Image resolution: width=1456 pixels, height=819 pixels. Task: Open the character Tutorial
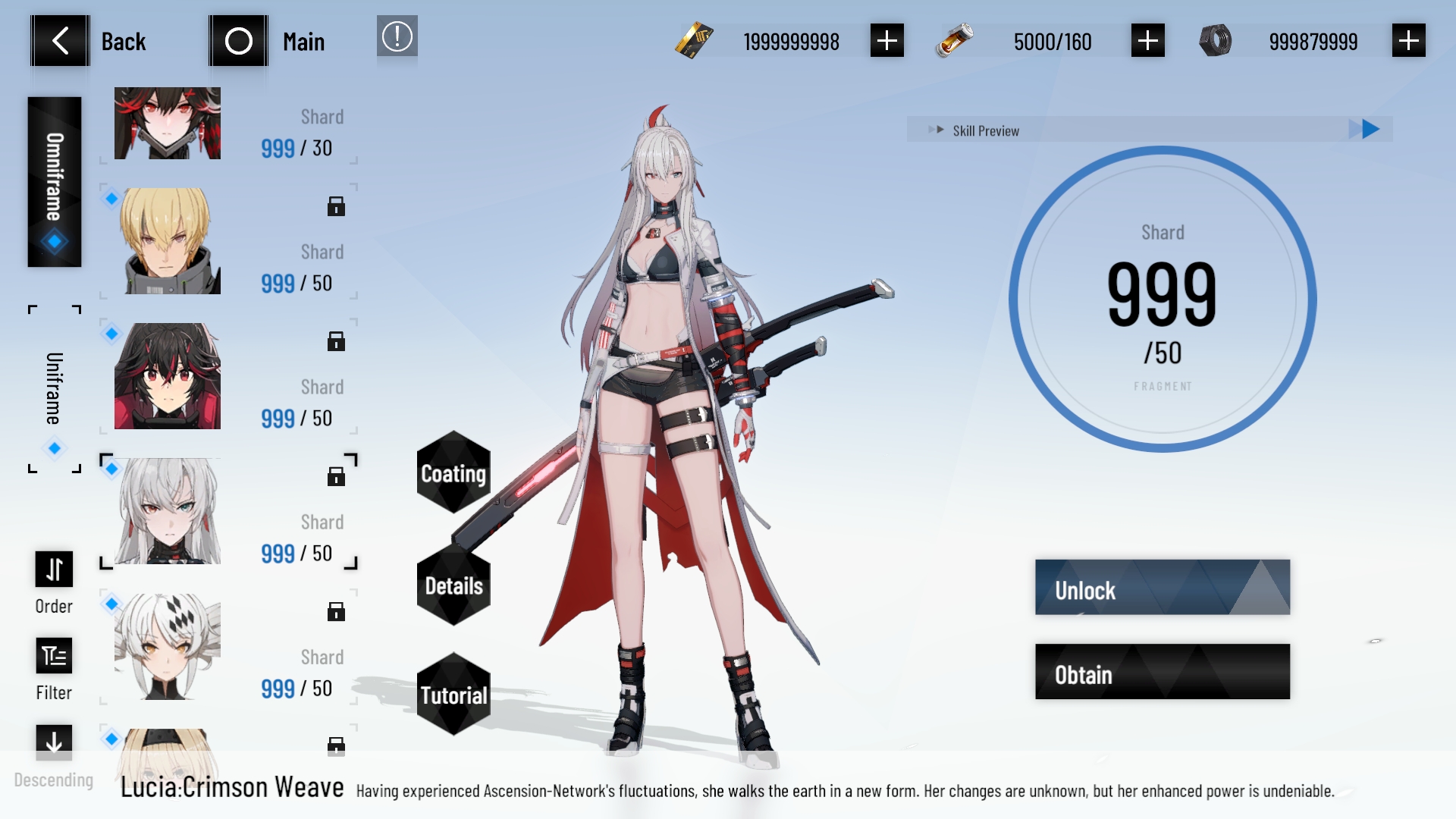(x=453, y=695)
